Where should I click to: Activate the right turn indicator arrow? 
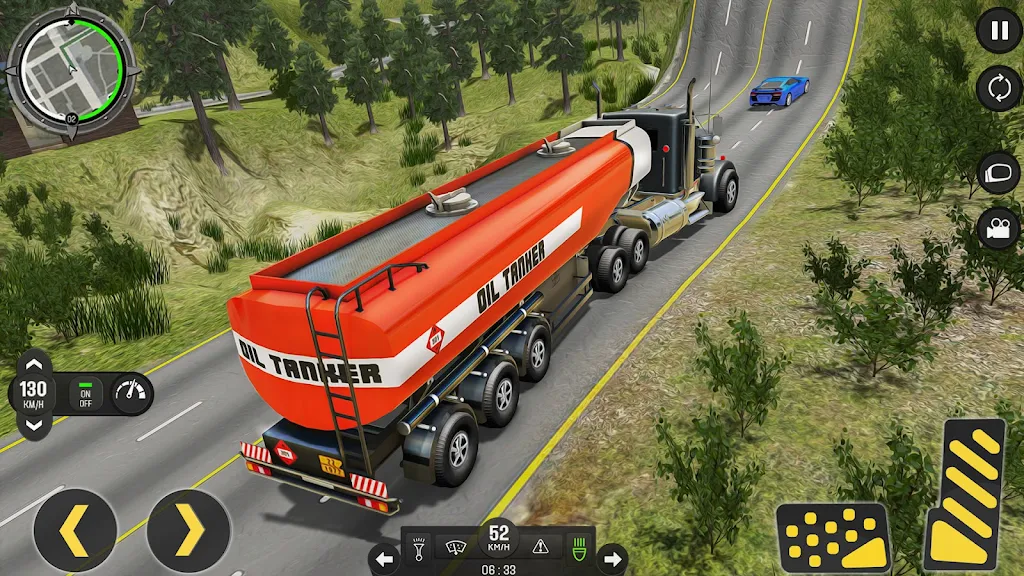coord(612,559)
